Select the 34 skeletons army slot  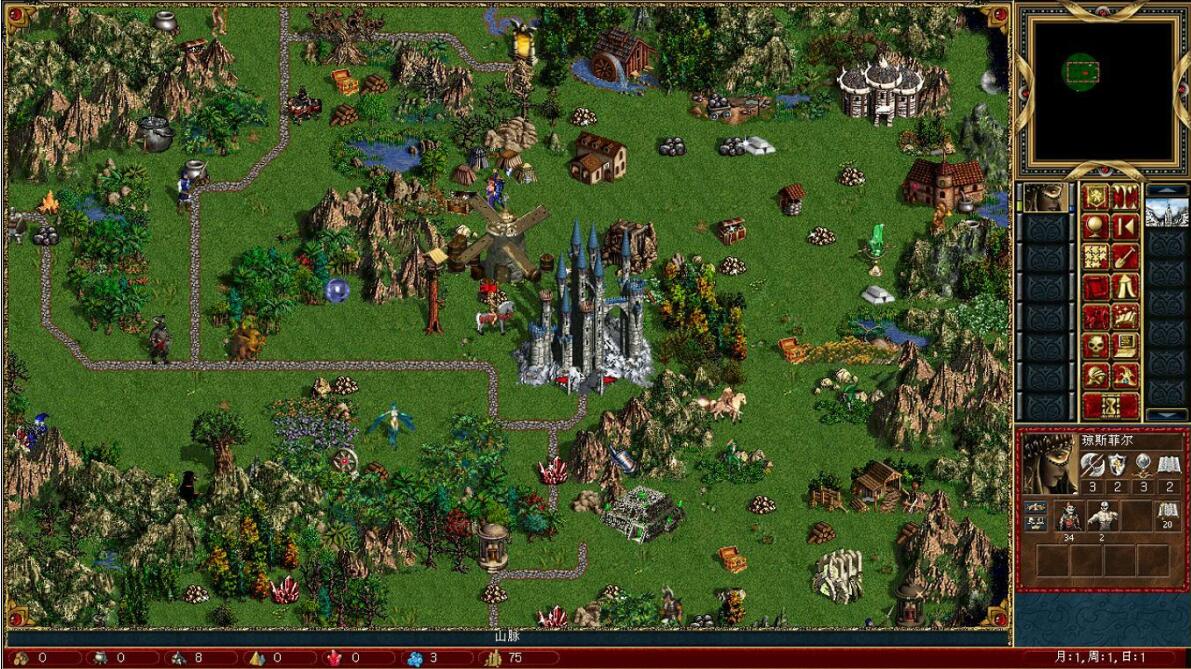pyautogui.click(x=1069, y=516)
